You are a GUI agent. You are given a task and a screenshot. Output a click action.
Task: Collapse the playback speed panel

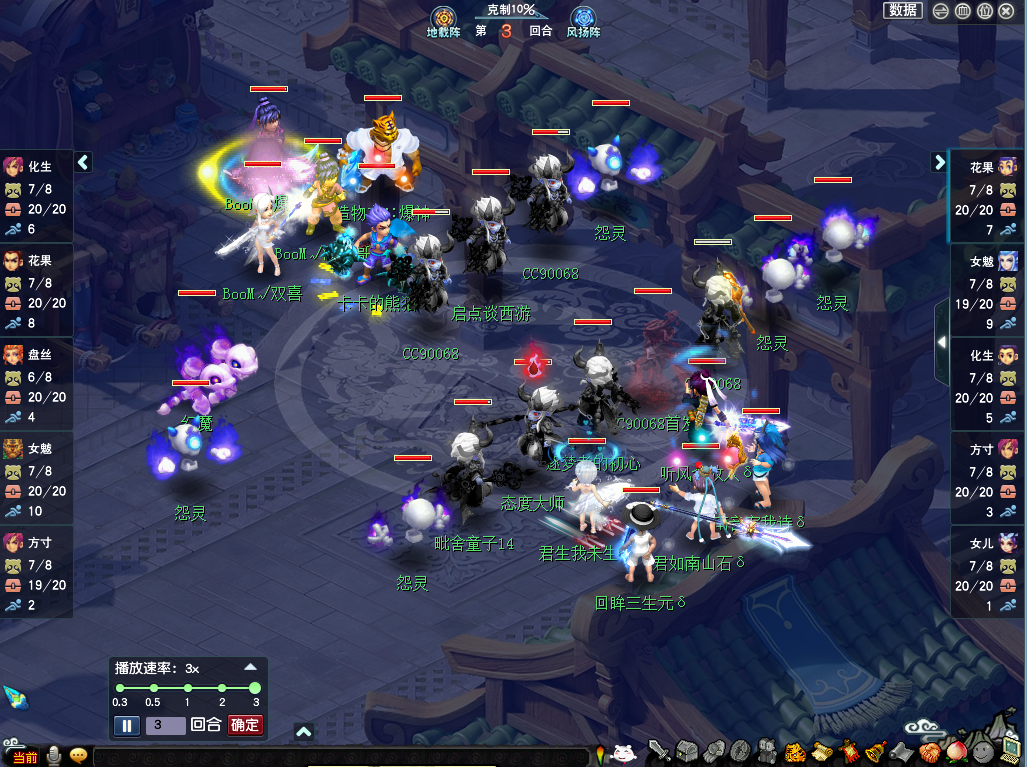[x=251, y=667]
